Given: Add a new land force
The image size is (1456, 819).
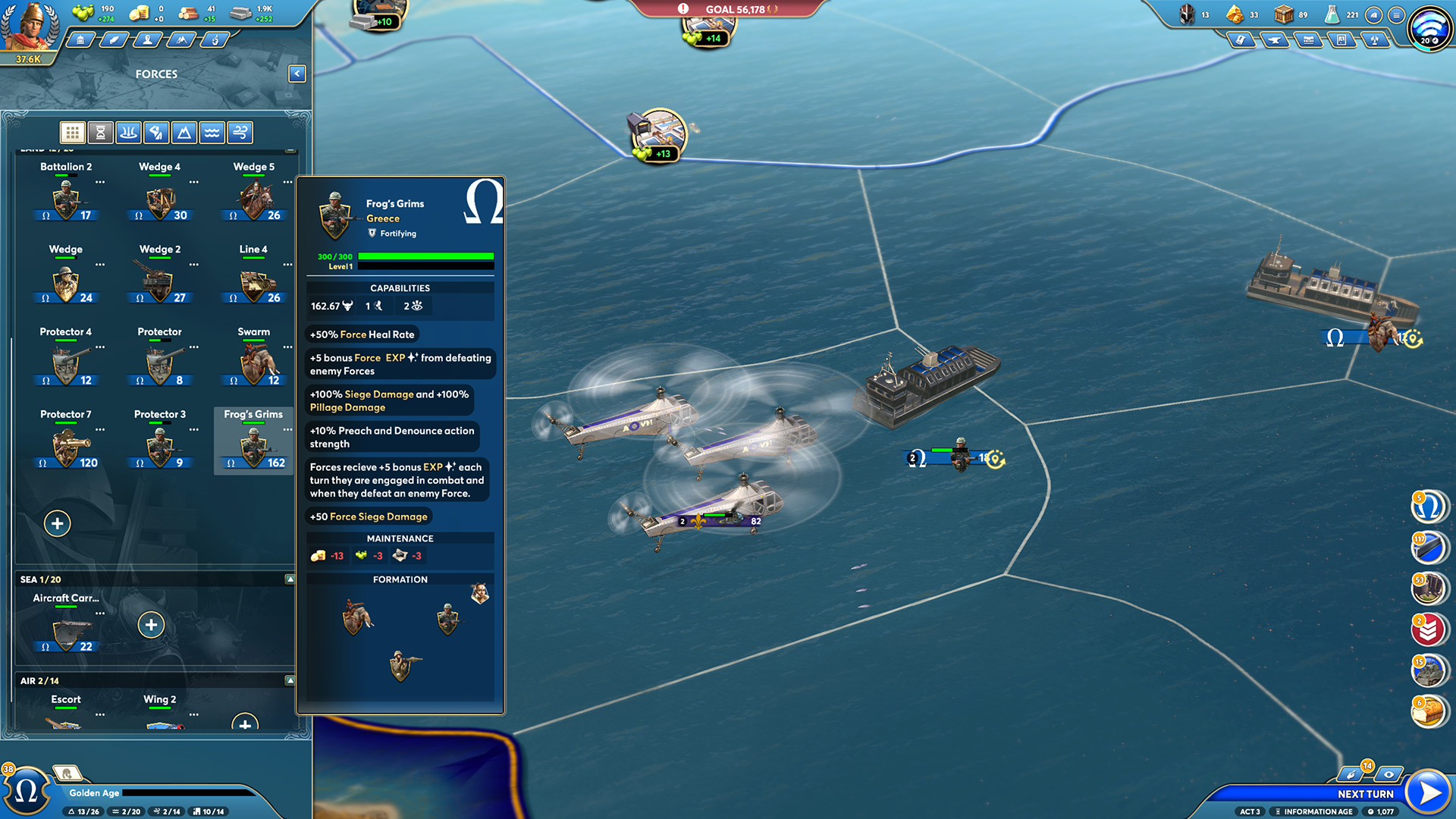Looking at the screenshot, I should (58, 523).
